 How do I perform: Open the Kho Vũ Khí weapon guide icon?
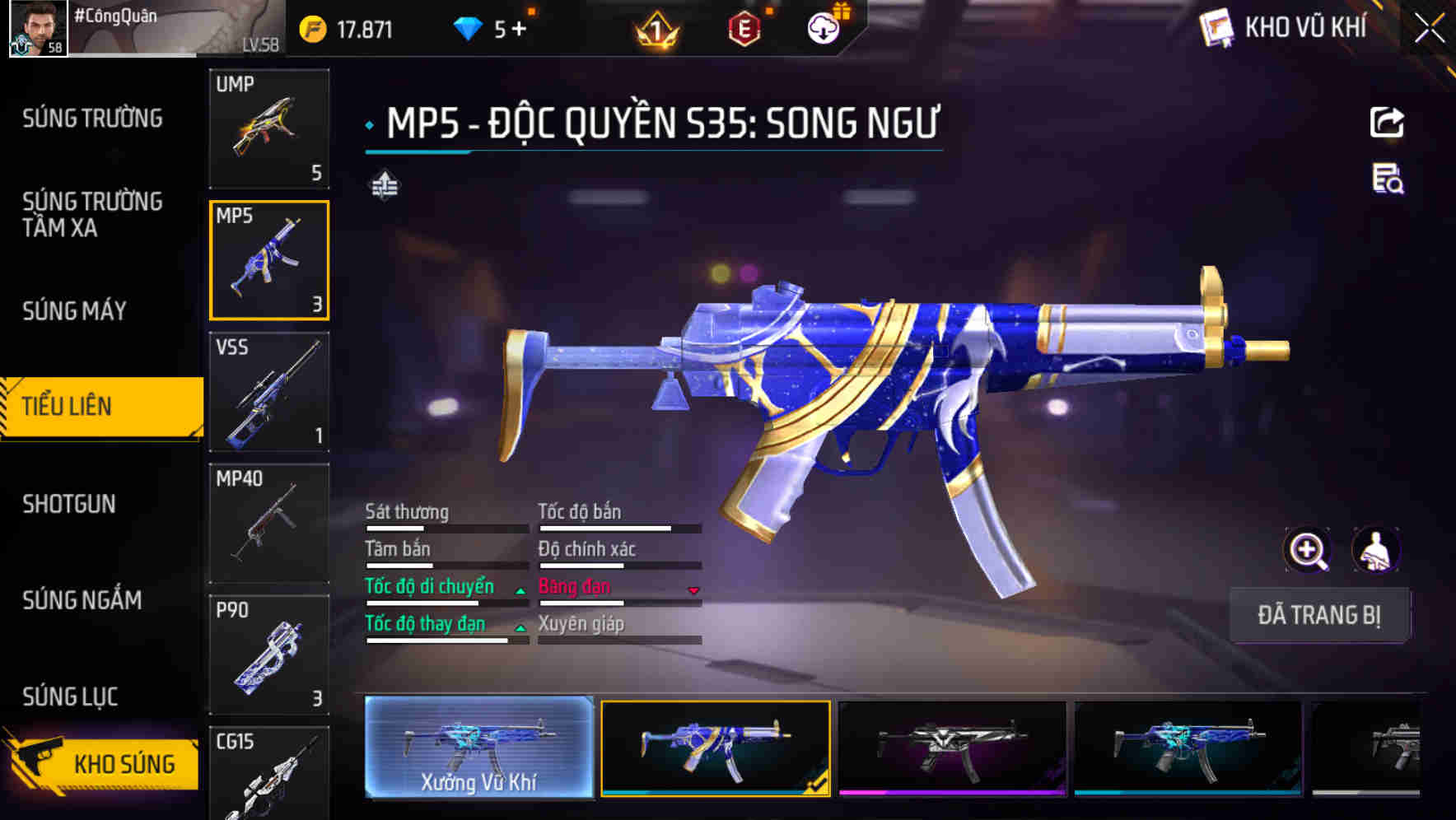(1214, 27)
